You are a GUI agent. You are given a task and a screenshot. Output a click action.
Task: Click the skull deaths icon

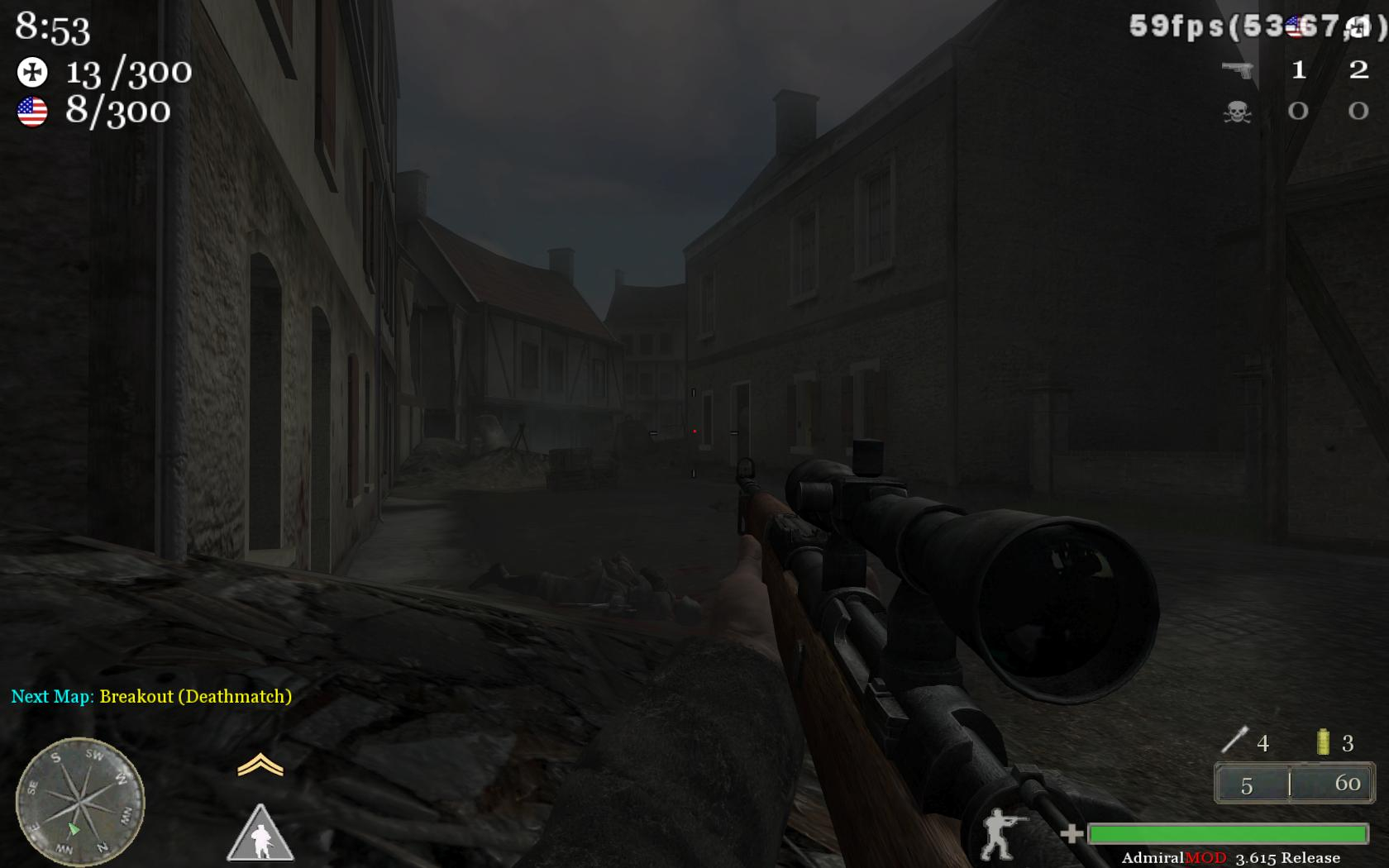(1238, 112)
